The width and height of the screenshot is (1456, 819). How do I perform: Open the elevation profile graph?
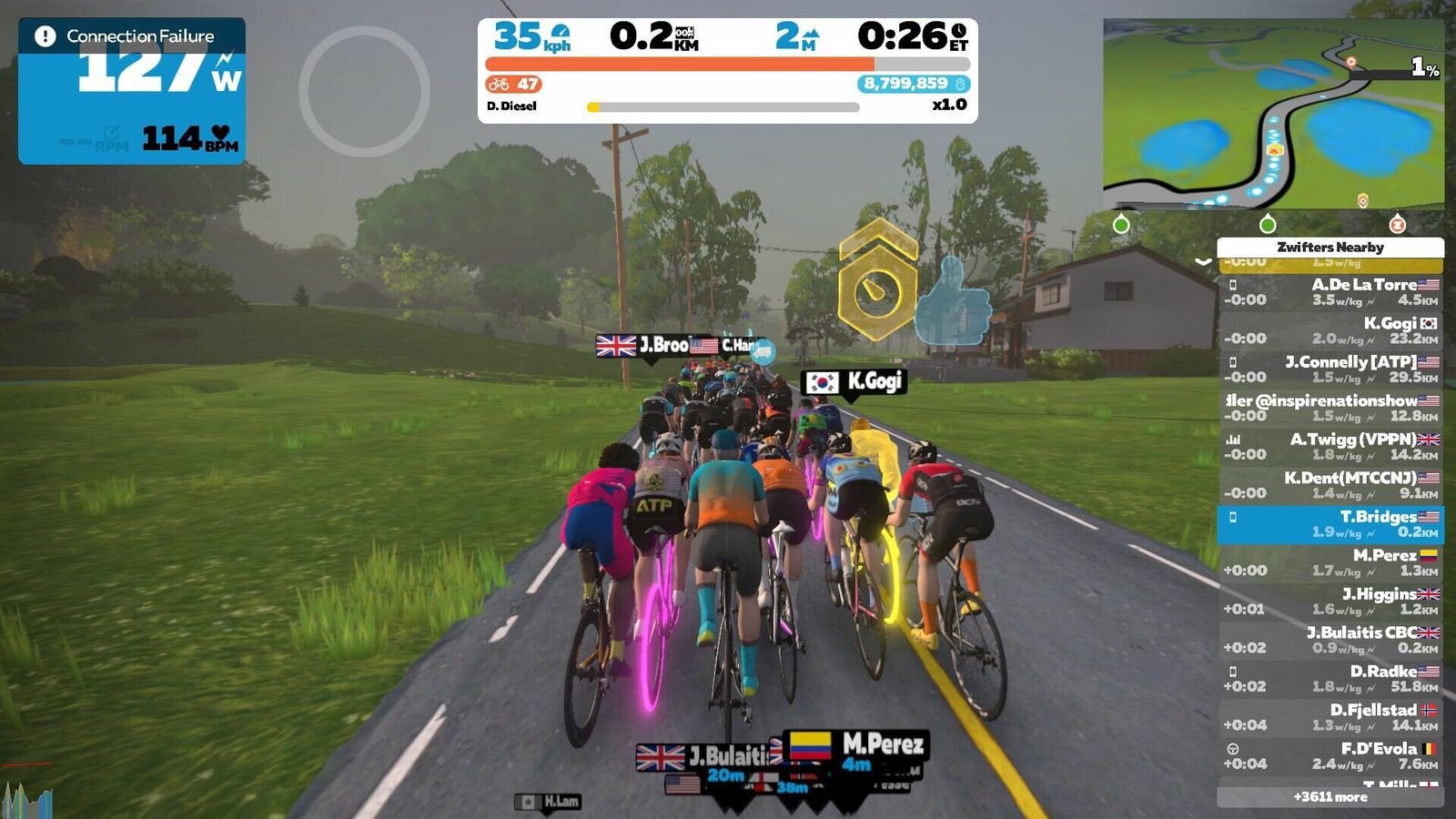tap(27, 798)
